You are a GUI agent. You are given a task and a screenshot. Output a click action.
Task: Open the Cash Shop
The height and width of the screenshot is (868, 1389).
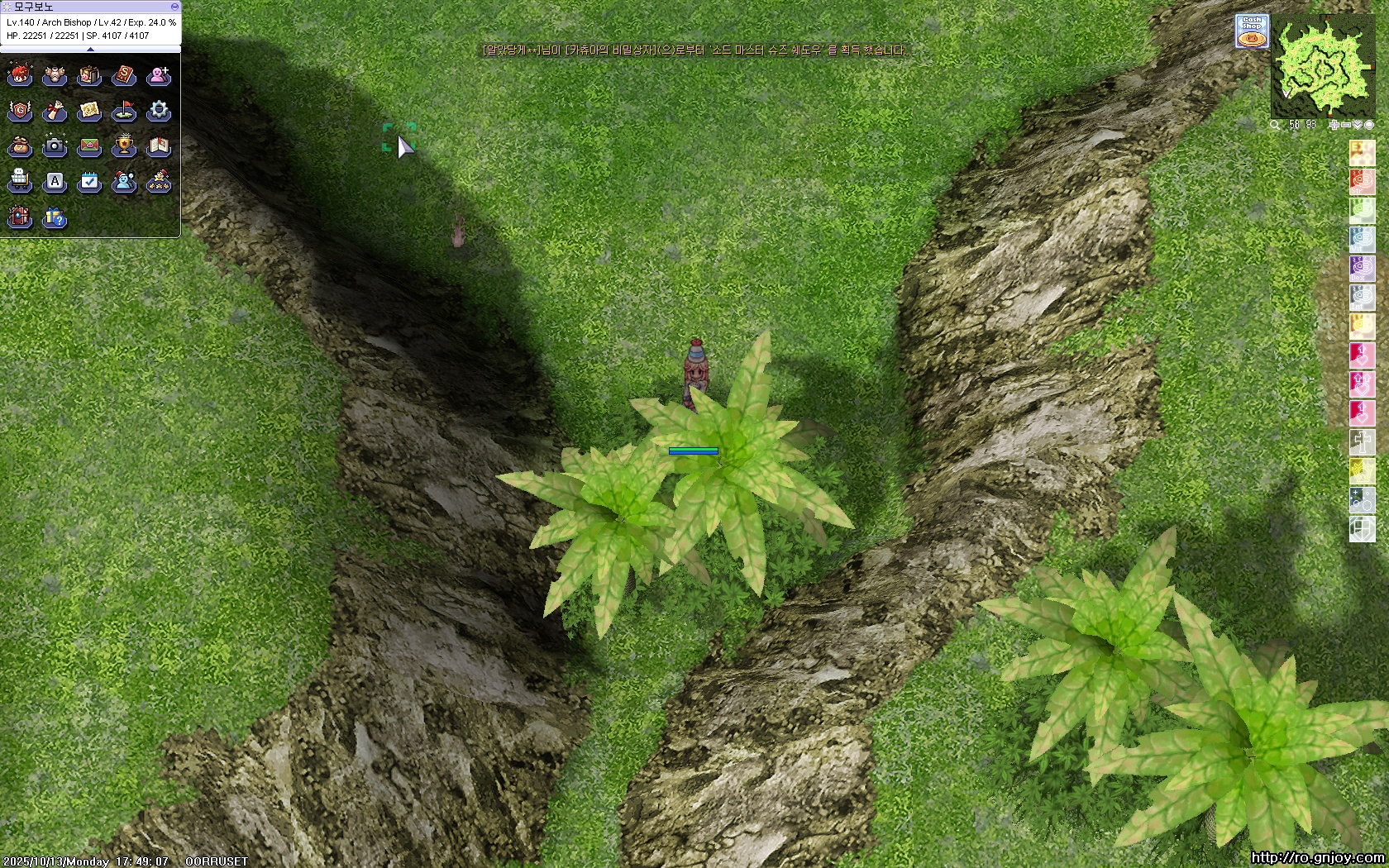click(x=1252, y=31)
